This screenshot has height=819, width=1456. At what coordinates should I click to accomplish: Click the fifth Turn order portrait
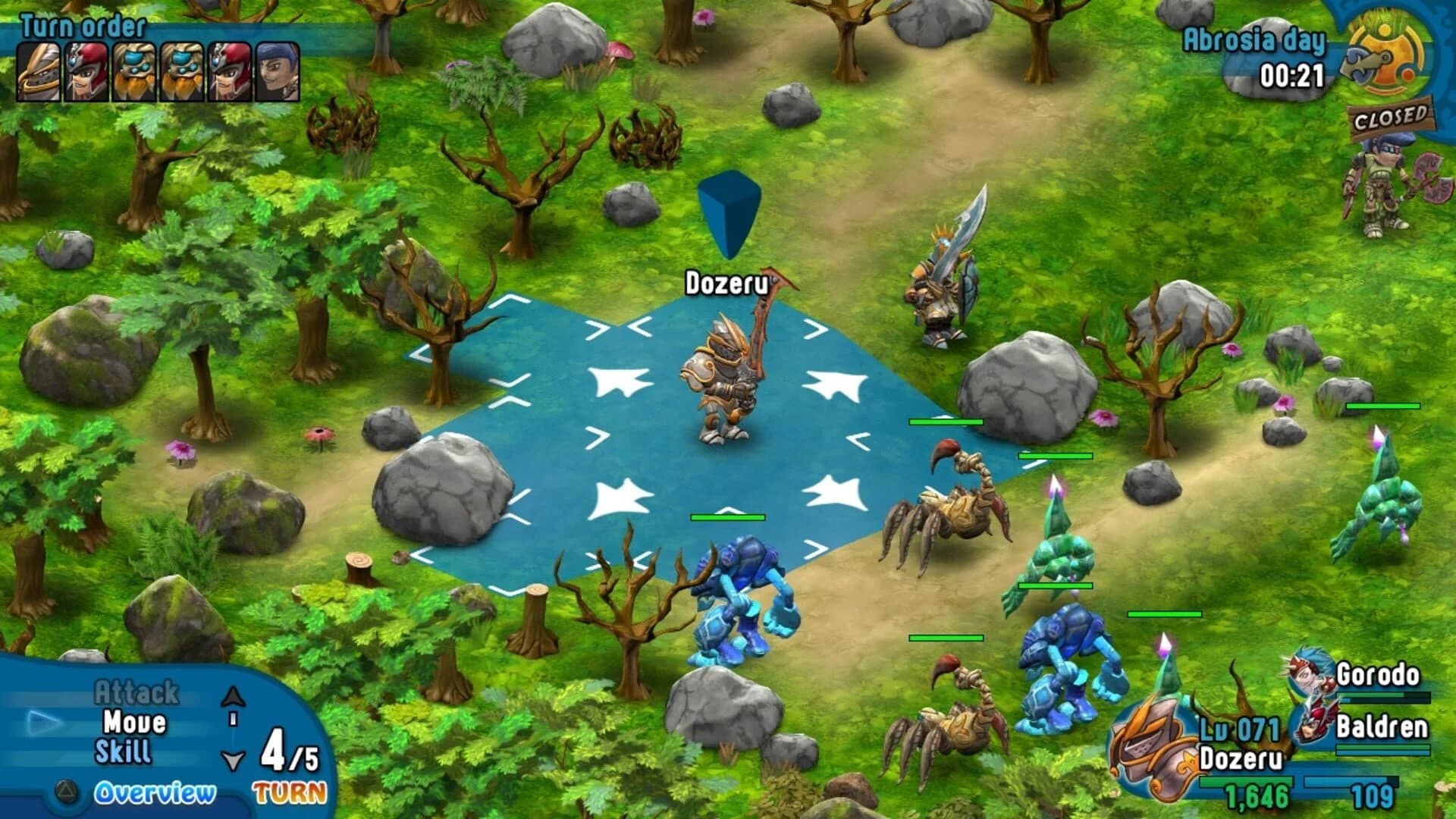pos(229,72)
